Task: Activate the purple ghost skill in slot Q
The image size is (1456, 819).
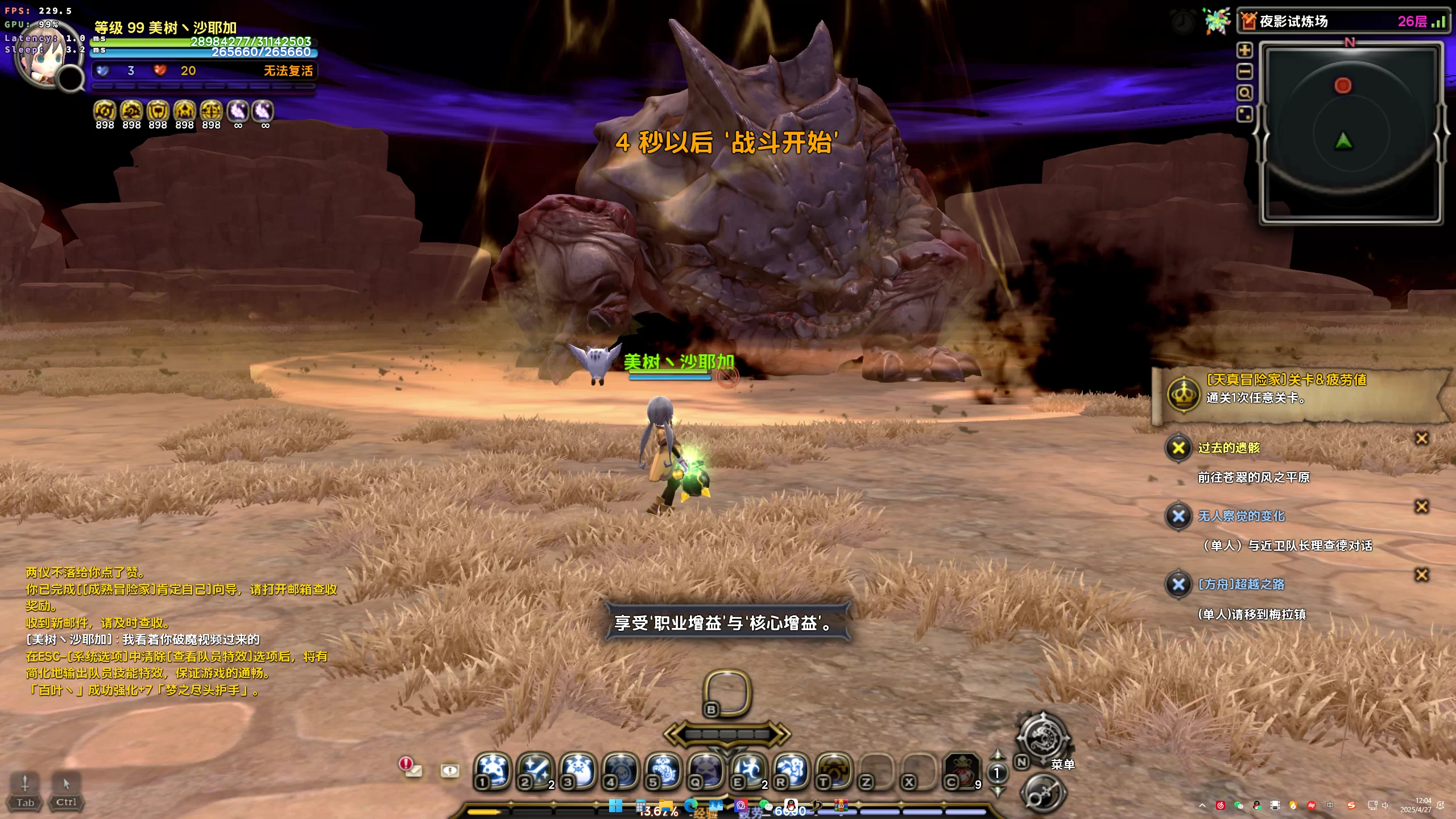Action: click(706, 771)
